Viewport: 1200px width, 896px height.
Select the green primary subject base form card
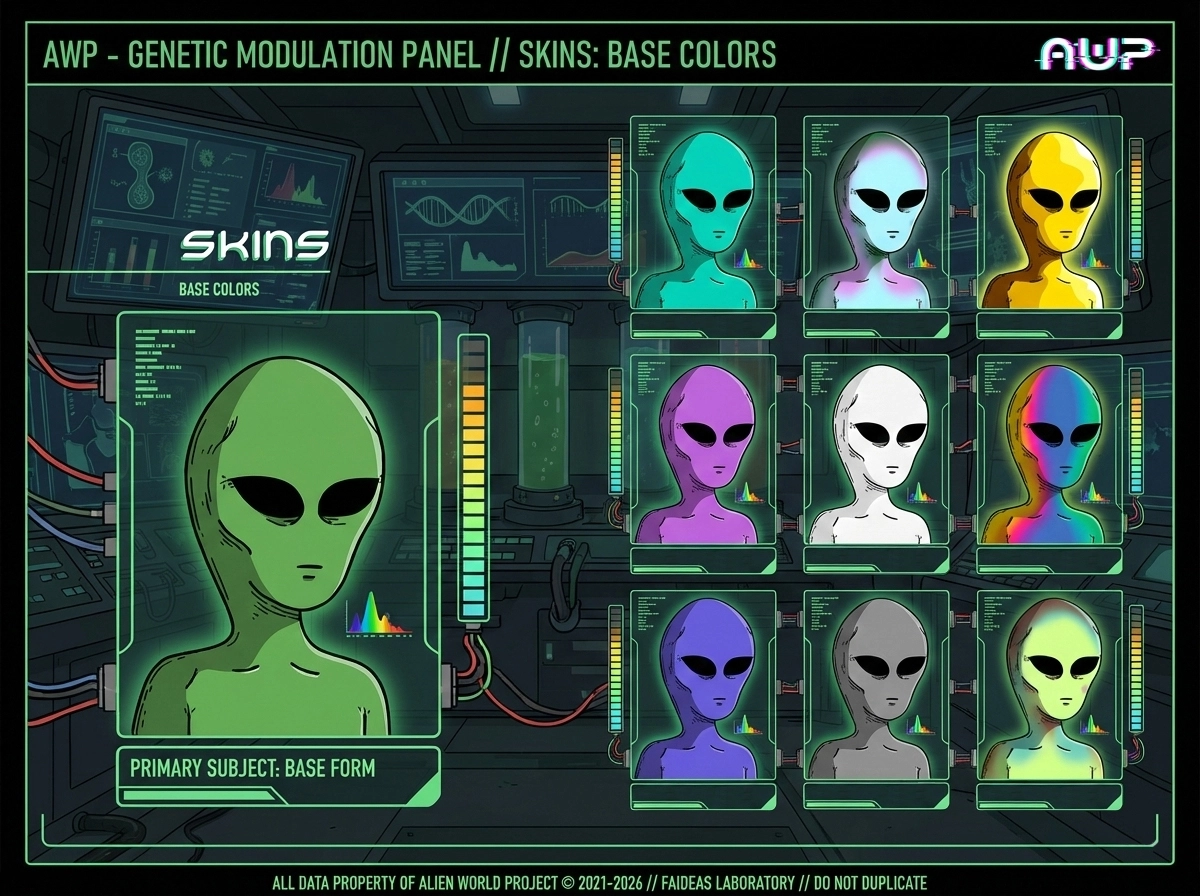278,524
